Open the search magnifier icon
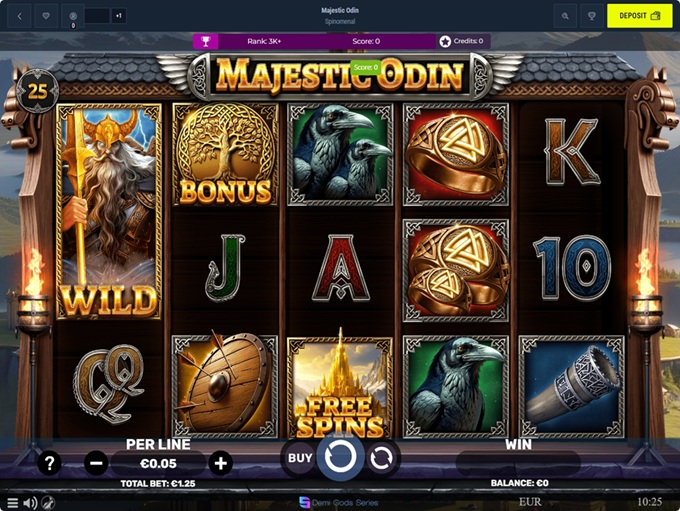680x511 pixels. click(x=565, y=16)
